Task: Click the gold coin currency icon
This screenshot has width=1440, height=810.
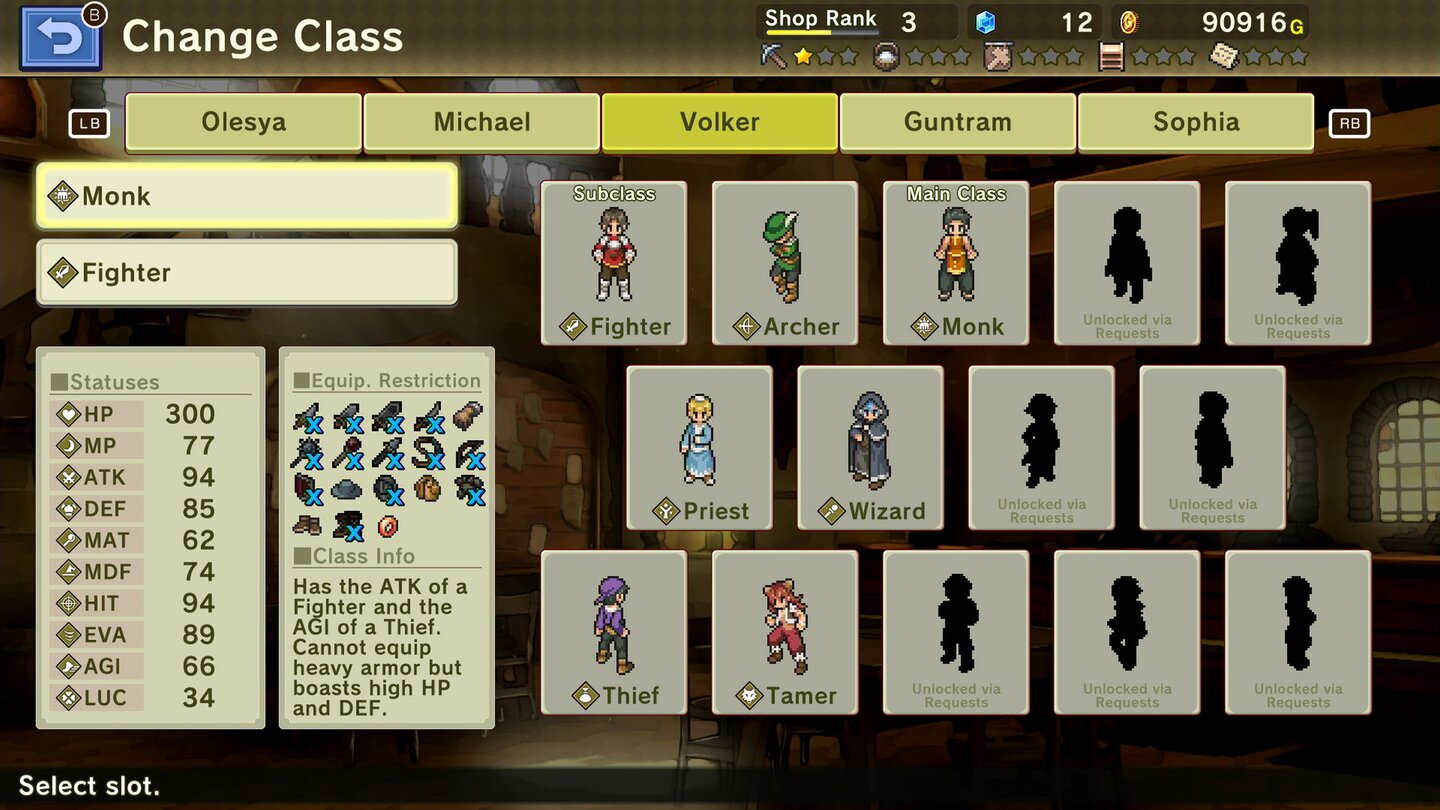Action: (1131, 21)
